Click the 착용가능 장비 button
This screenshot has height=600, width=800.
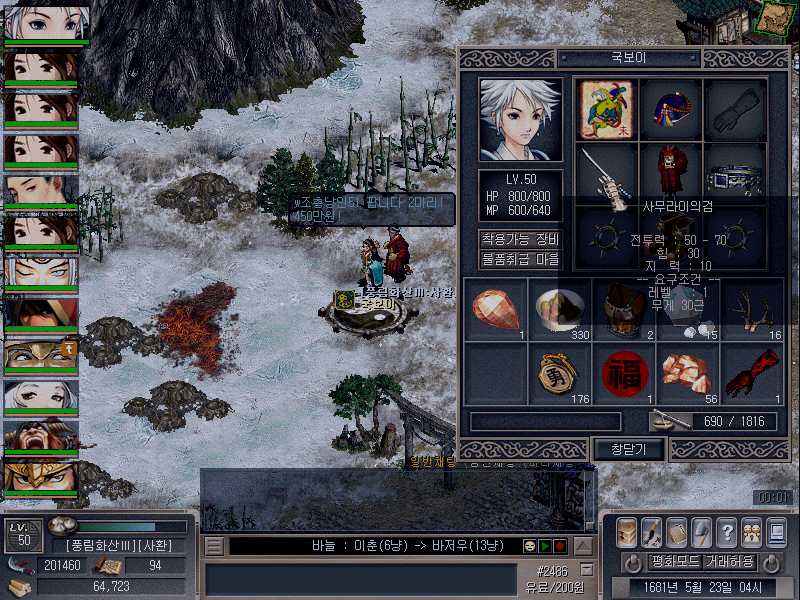coord(520,239)
